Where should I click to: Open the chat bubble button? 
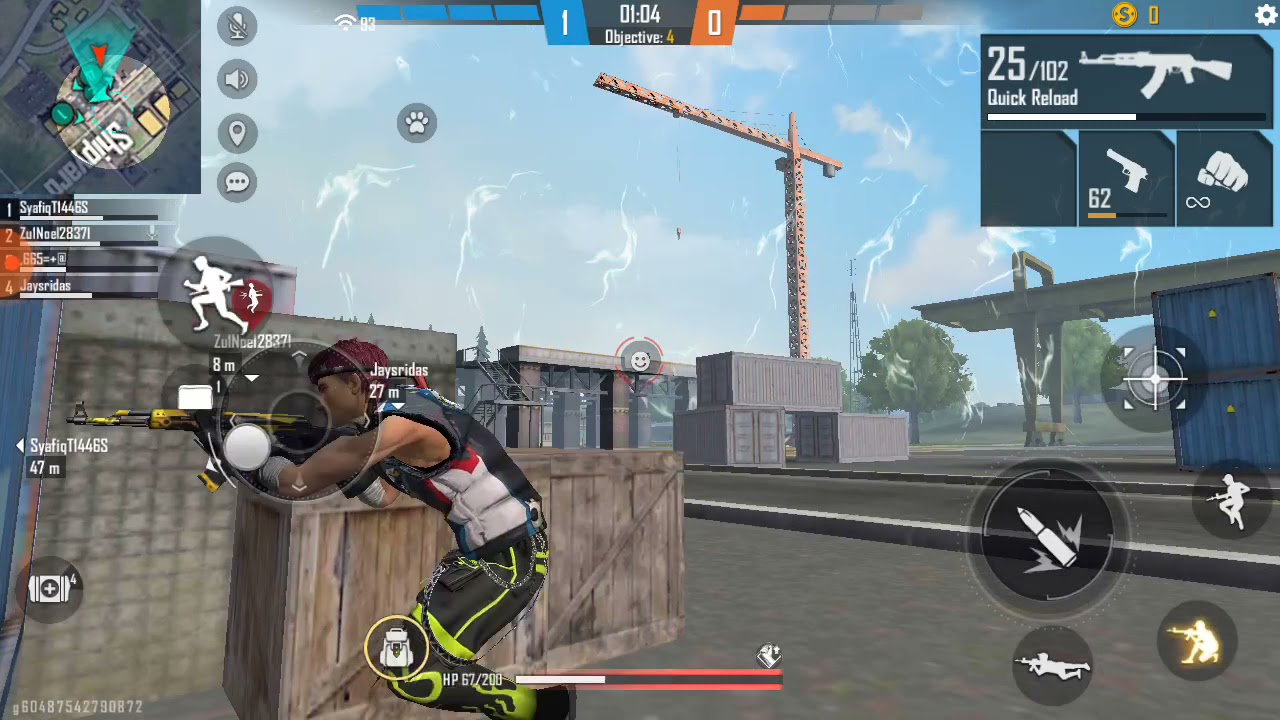tap(237, 182)
